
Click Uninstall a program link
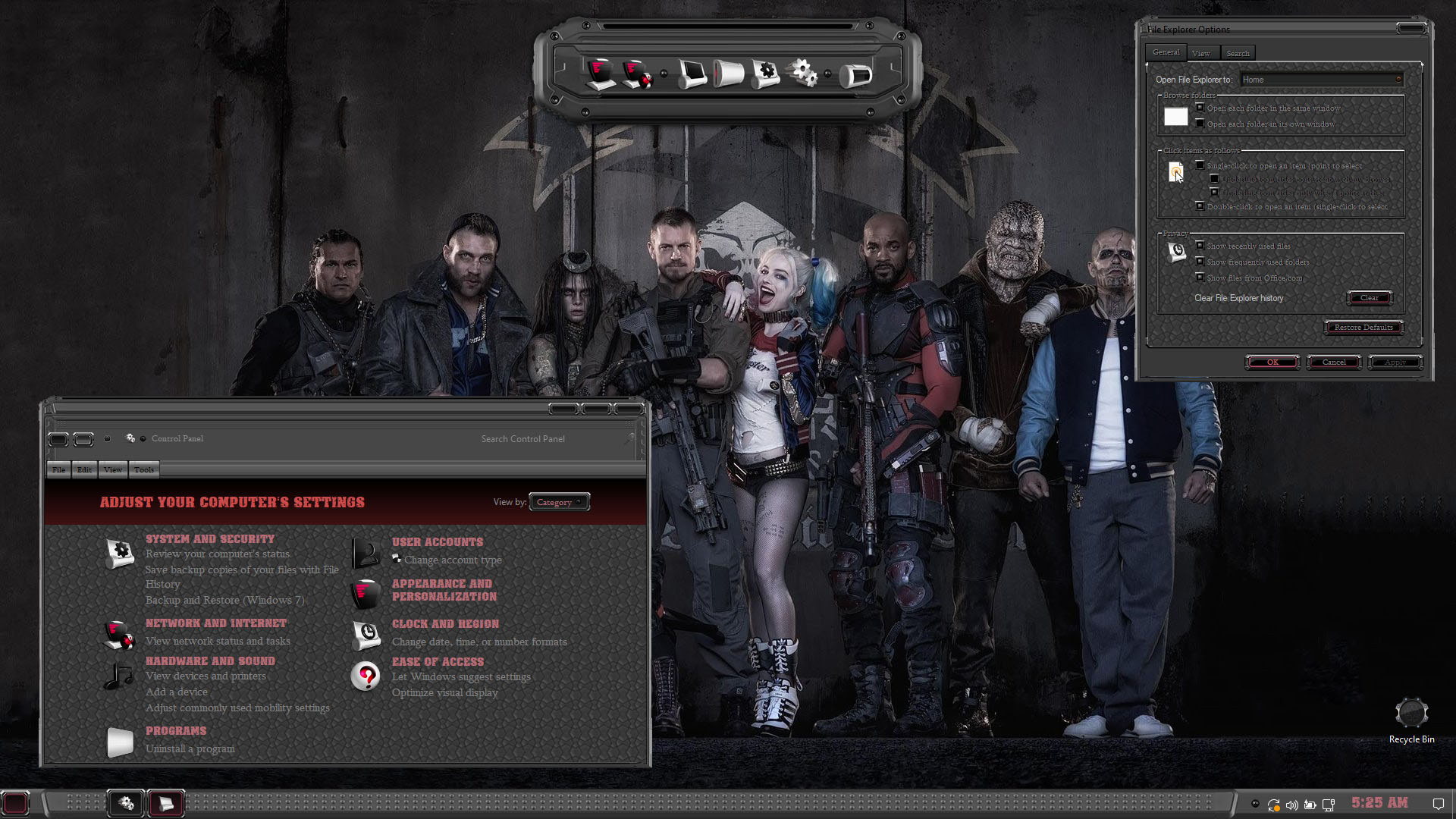190,749
